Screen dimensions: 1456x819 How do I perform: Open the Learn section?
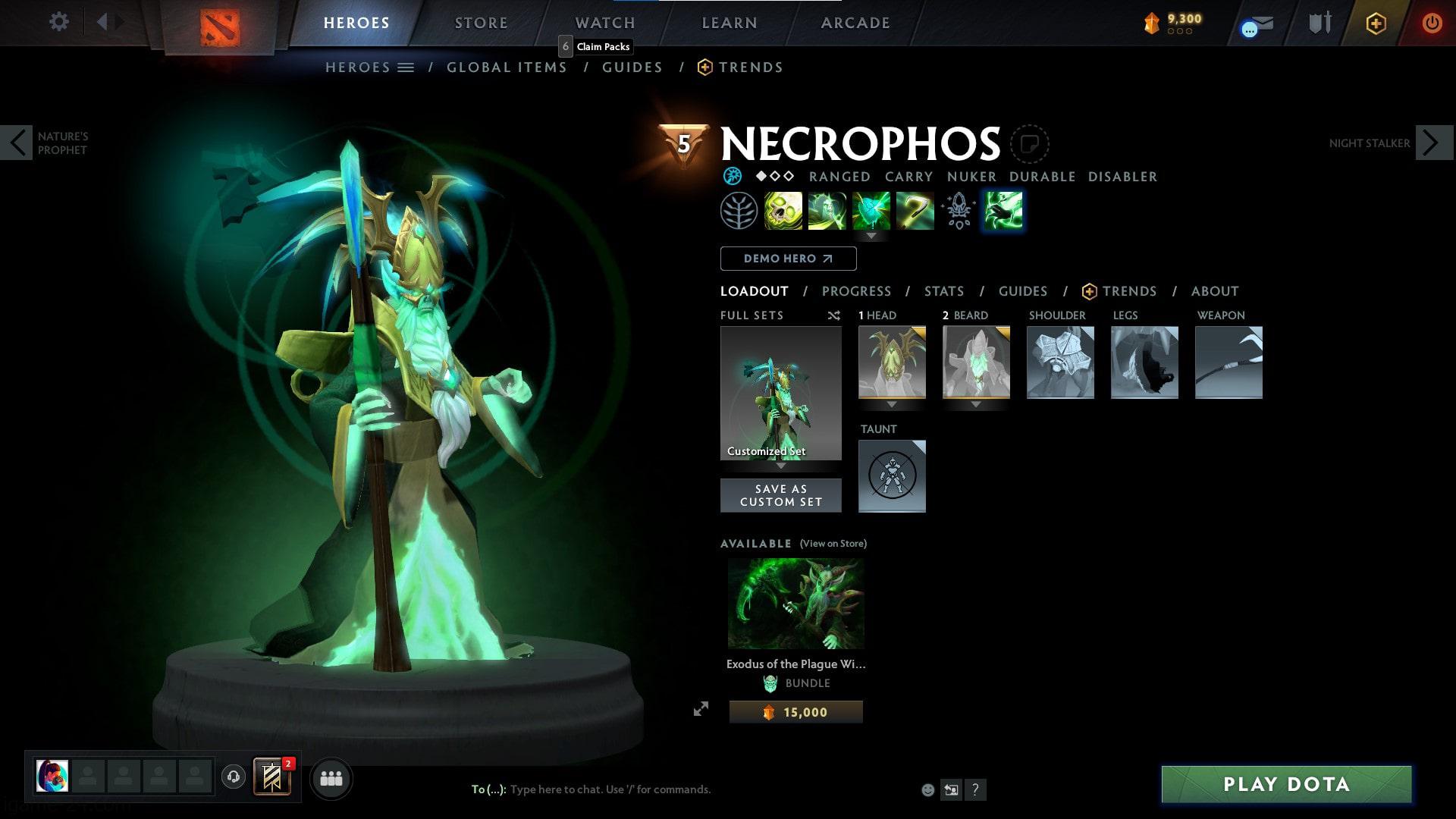click(729, 23)
